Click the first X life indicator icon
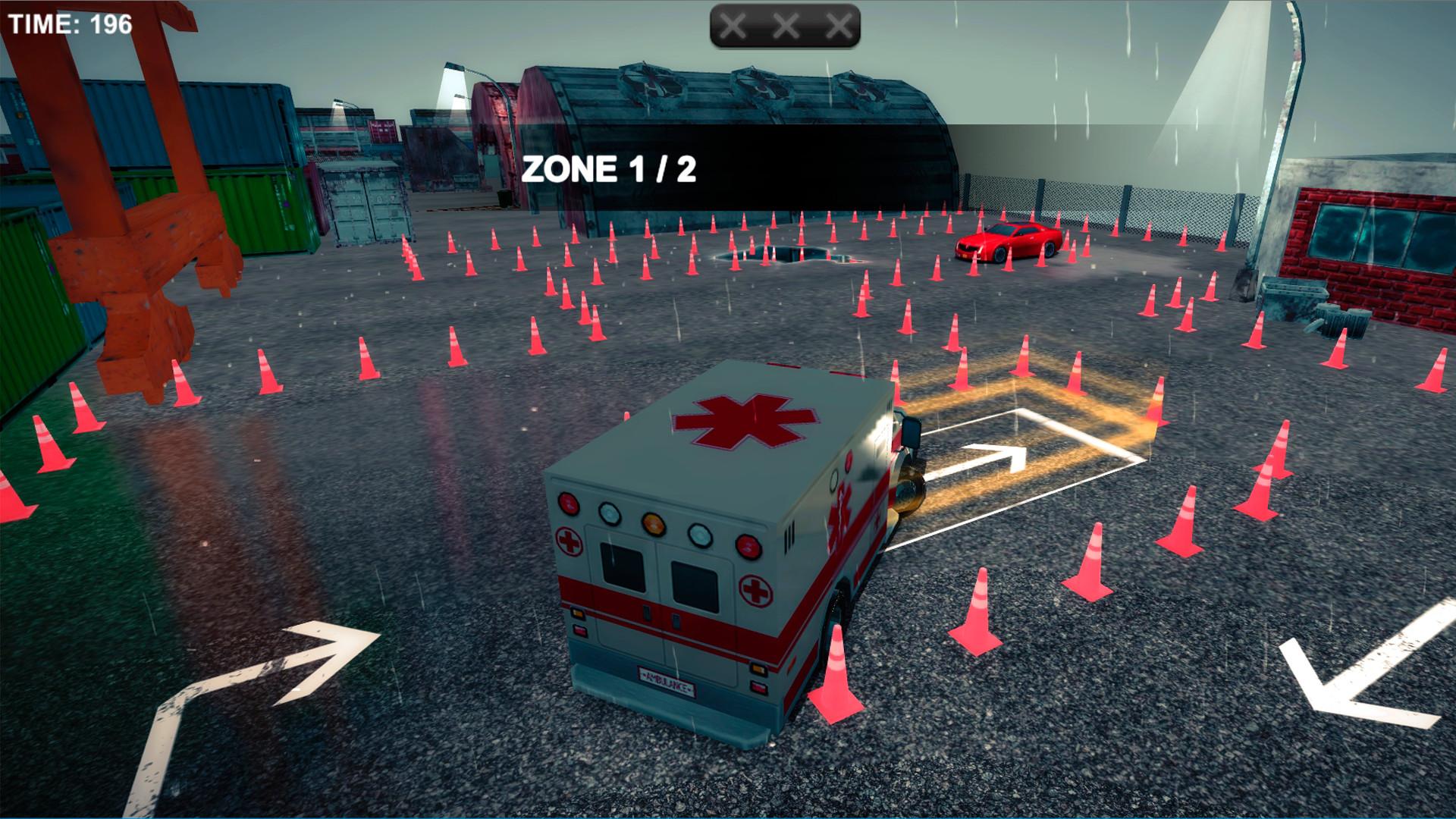This screenshot has height=819, width=1456. coord(733,25)
